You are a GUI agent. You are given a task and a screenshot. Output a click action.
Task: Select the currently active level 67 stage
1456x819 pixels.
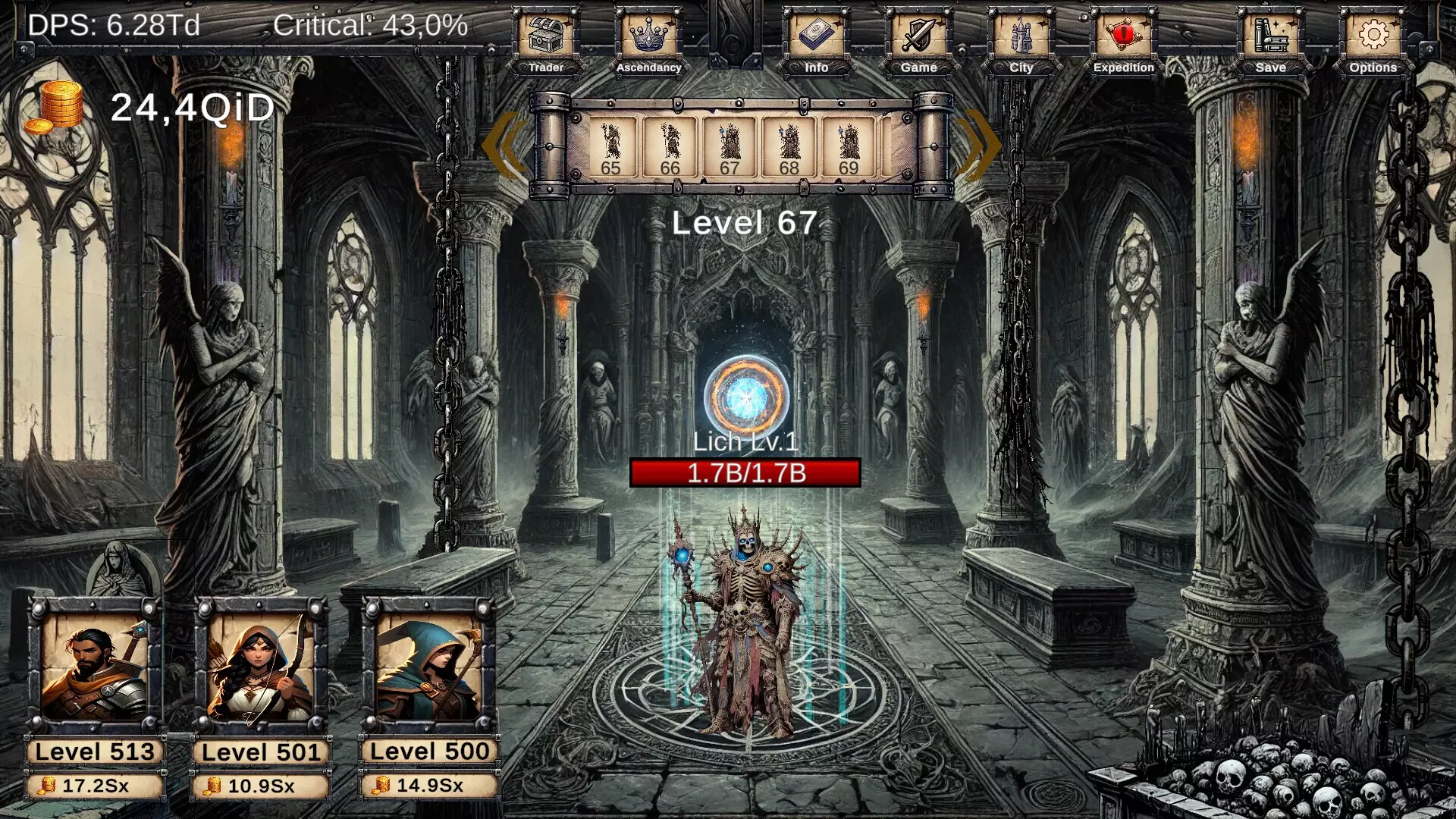(x=730, y=148)
